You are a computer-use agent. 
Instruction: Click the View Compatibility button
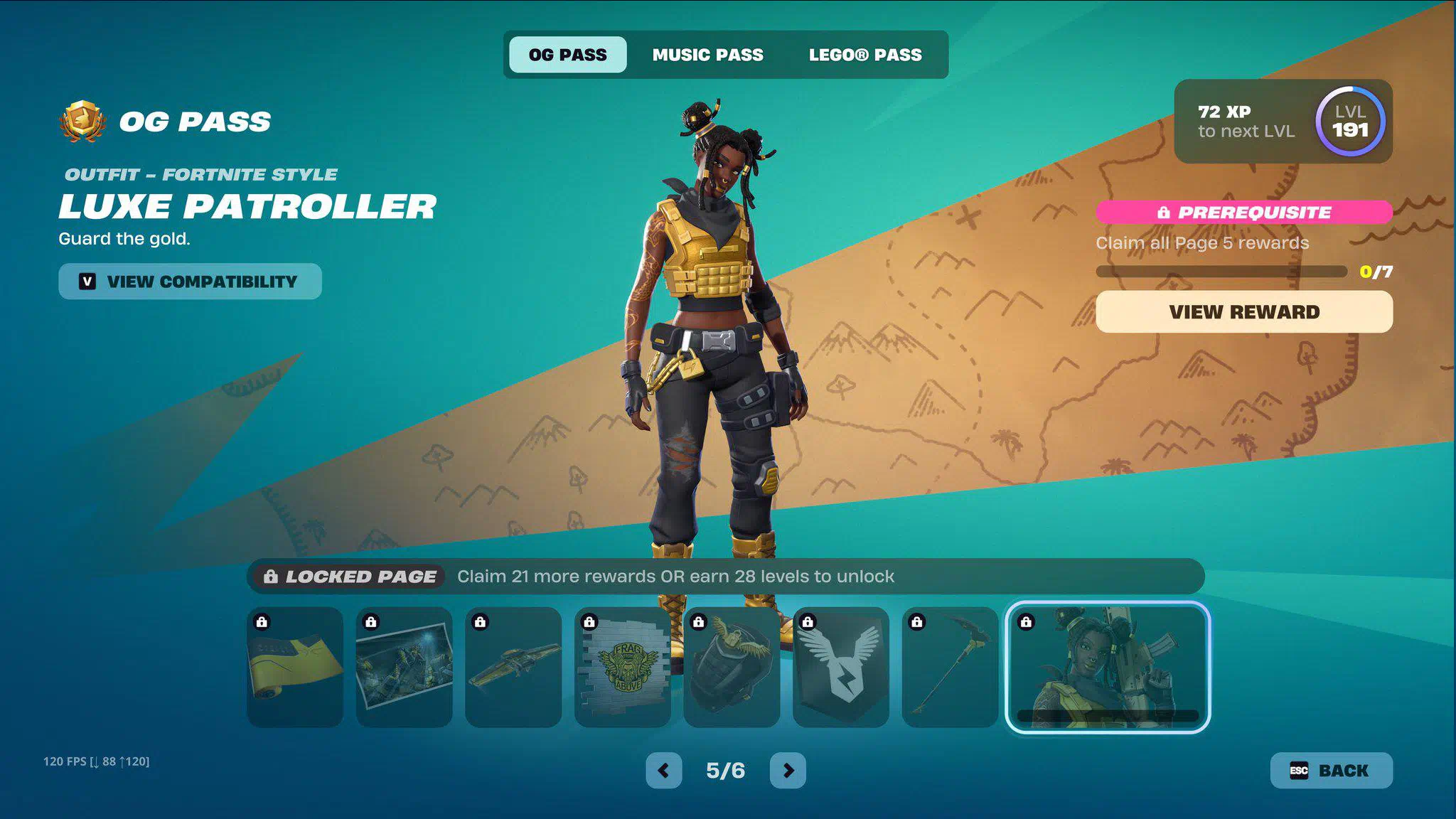[x=190, y=282]
